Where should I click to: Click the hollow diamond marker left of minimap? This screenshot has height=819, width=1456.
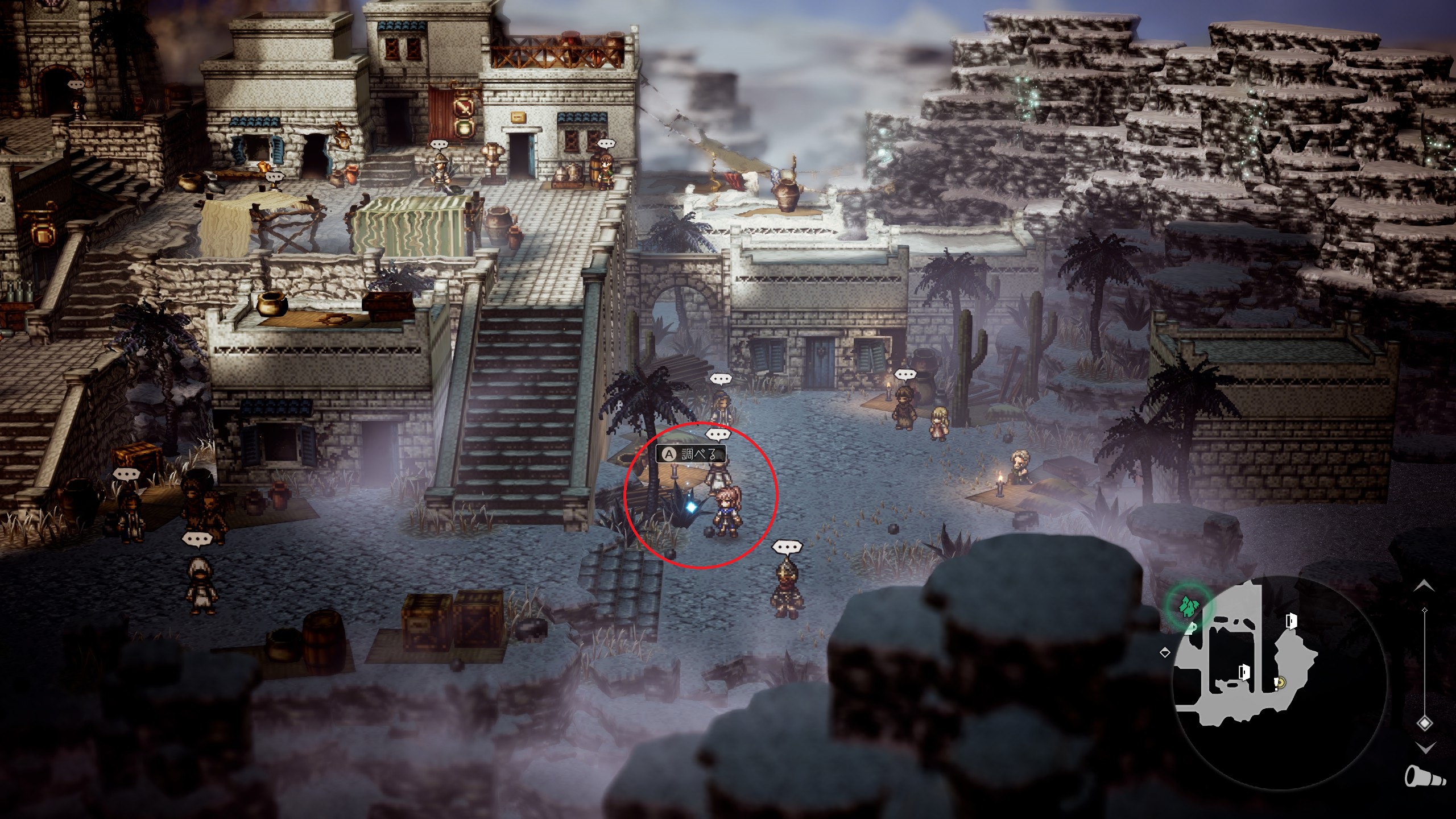(1164, 652)
